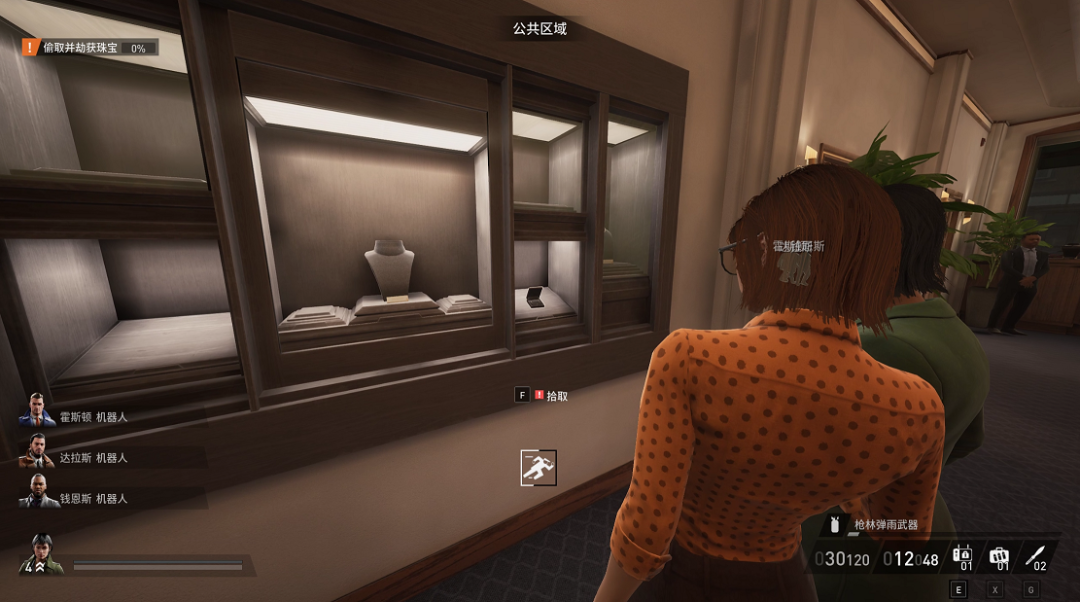Image resolution: width=1080 pixels, height=602 pixels.
Task: Click the running figure stance icon
Action: [538, 467]
